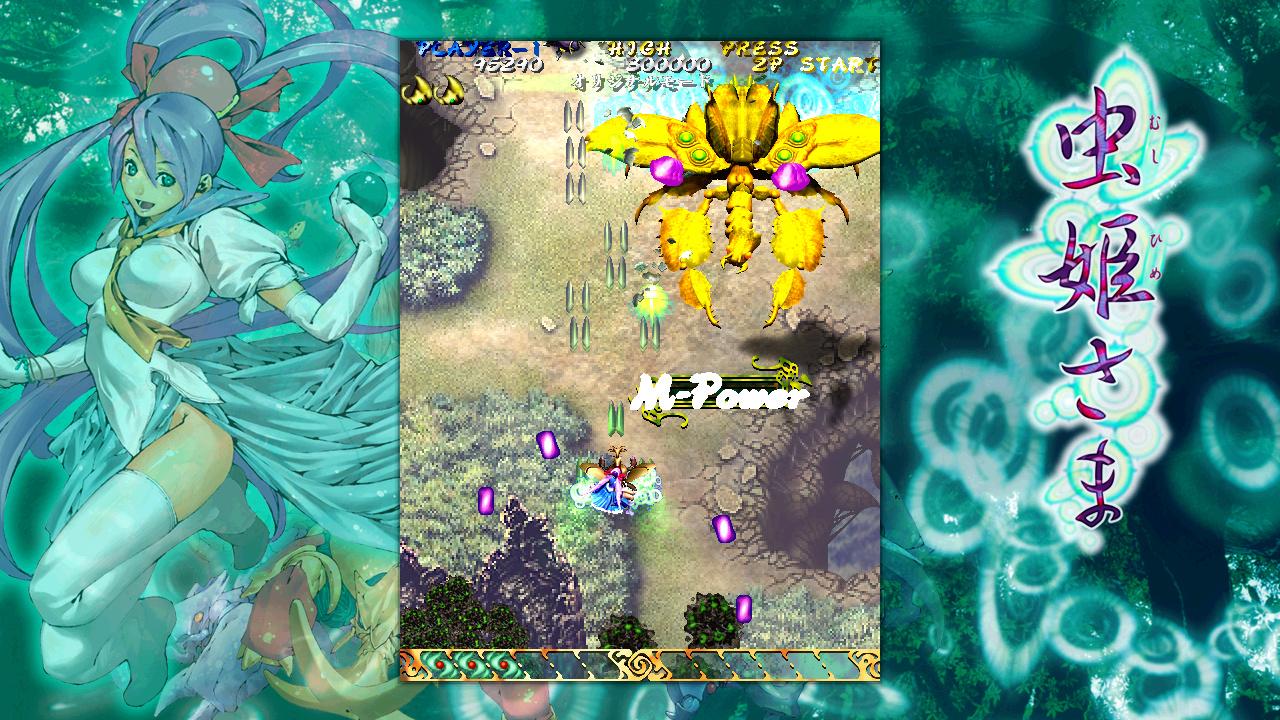Click the 虫姫さま logo artwork

click(x=1092, y=300)
